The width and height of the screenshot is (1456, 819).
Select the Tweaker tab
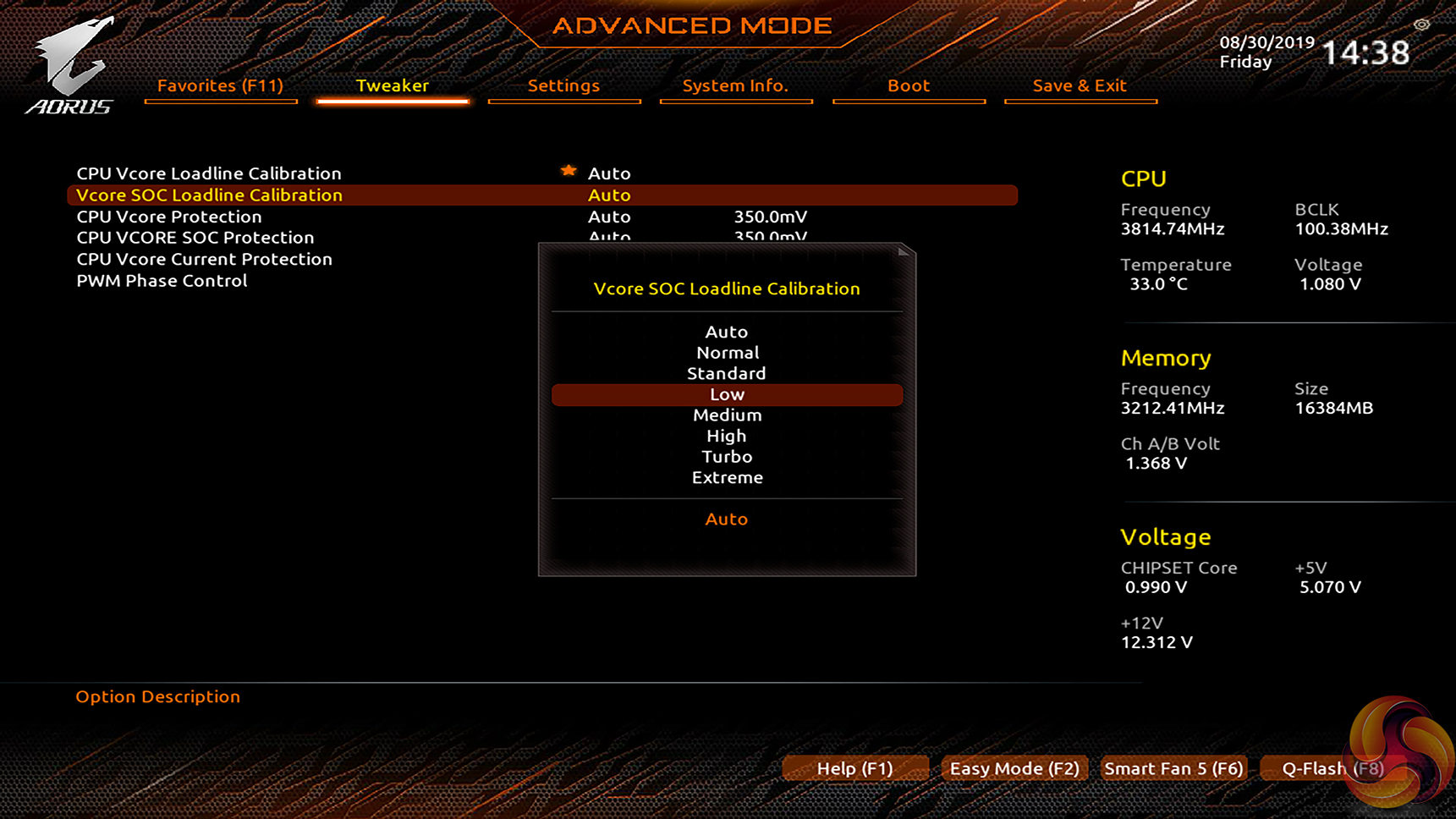(393, 85)
